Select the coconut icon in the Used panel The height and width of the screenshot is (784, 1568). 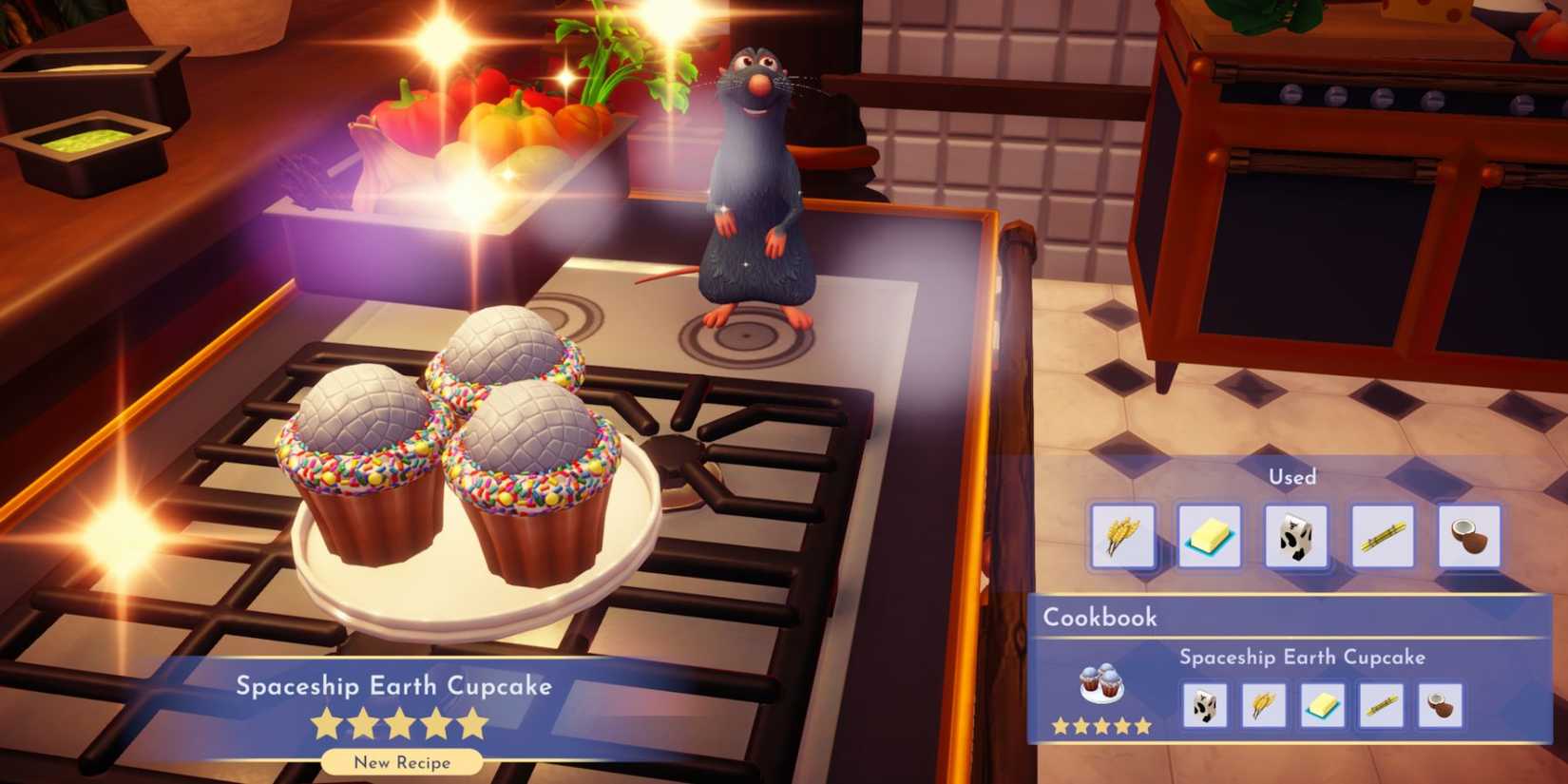[x=1468, y=535]
